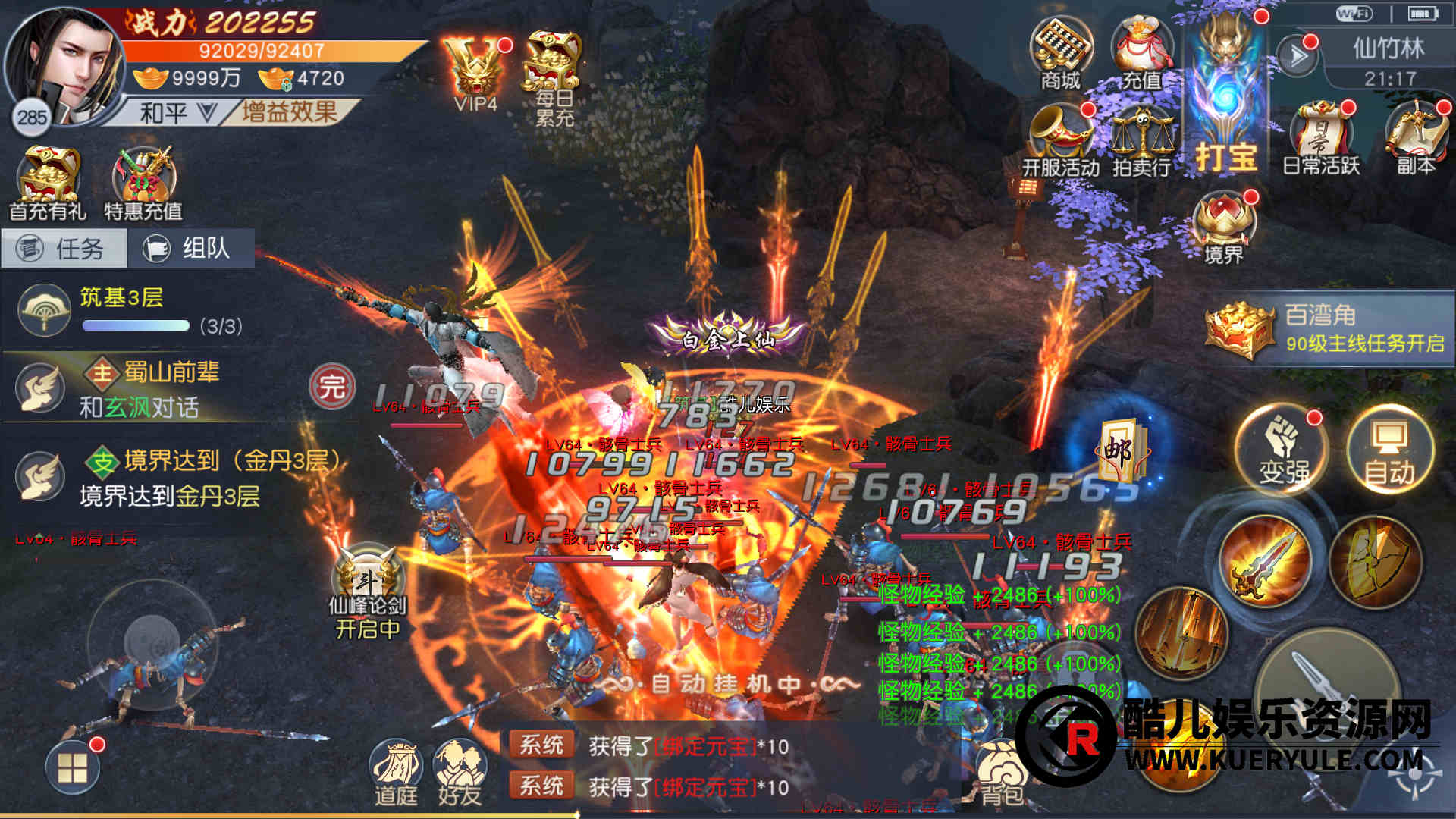Claim 首充有礼 first recharge gift
The width and height of the screenshot is (1456, 819).
tap(48, 184)
